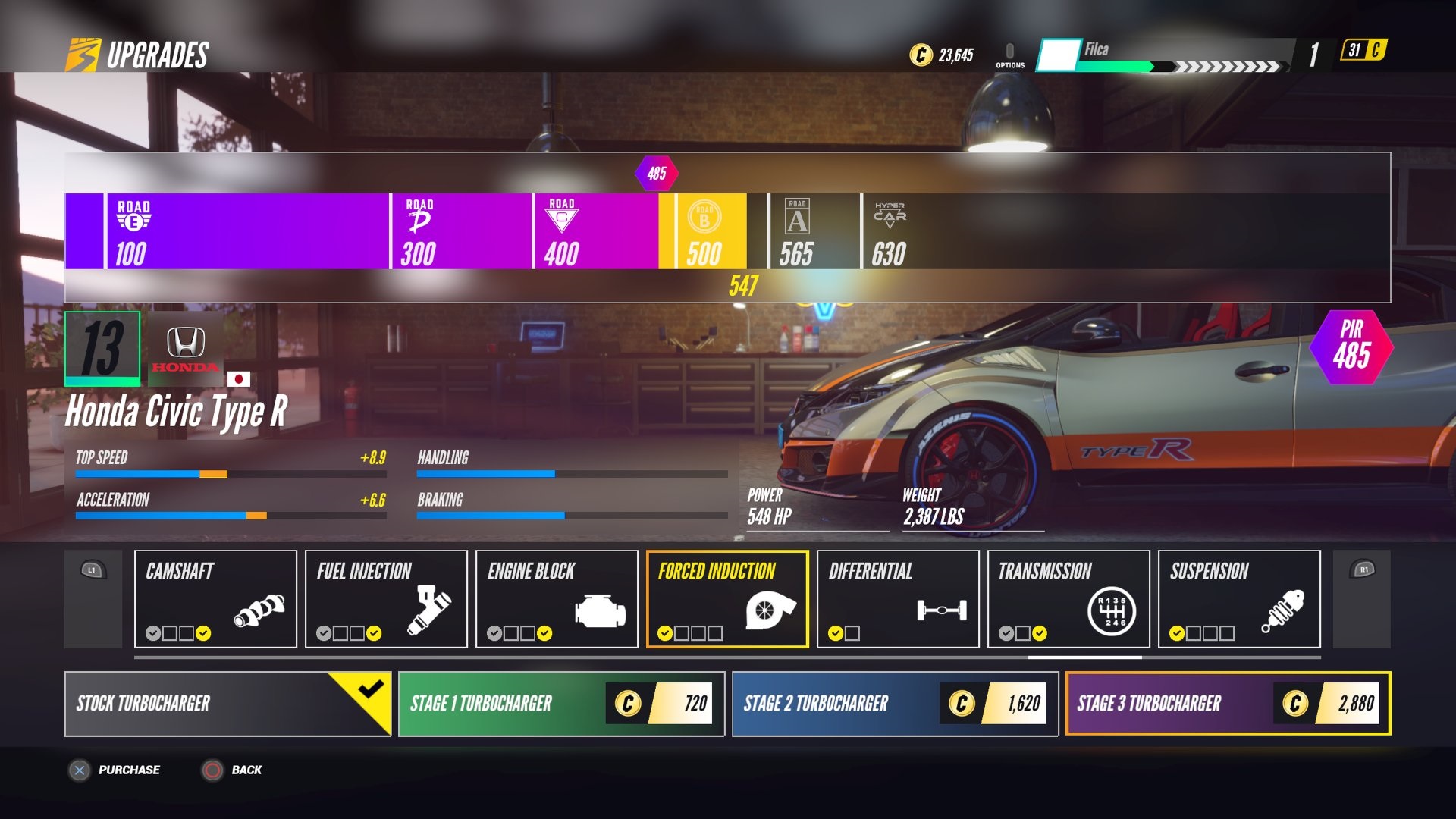Image resolution: width=1456 pixels, height=819 pixels.
Task: Choose the Stage 1 Turbocharger for 720
Action: tap(561, 704)
